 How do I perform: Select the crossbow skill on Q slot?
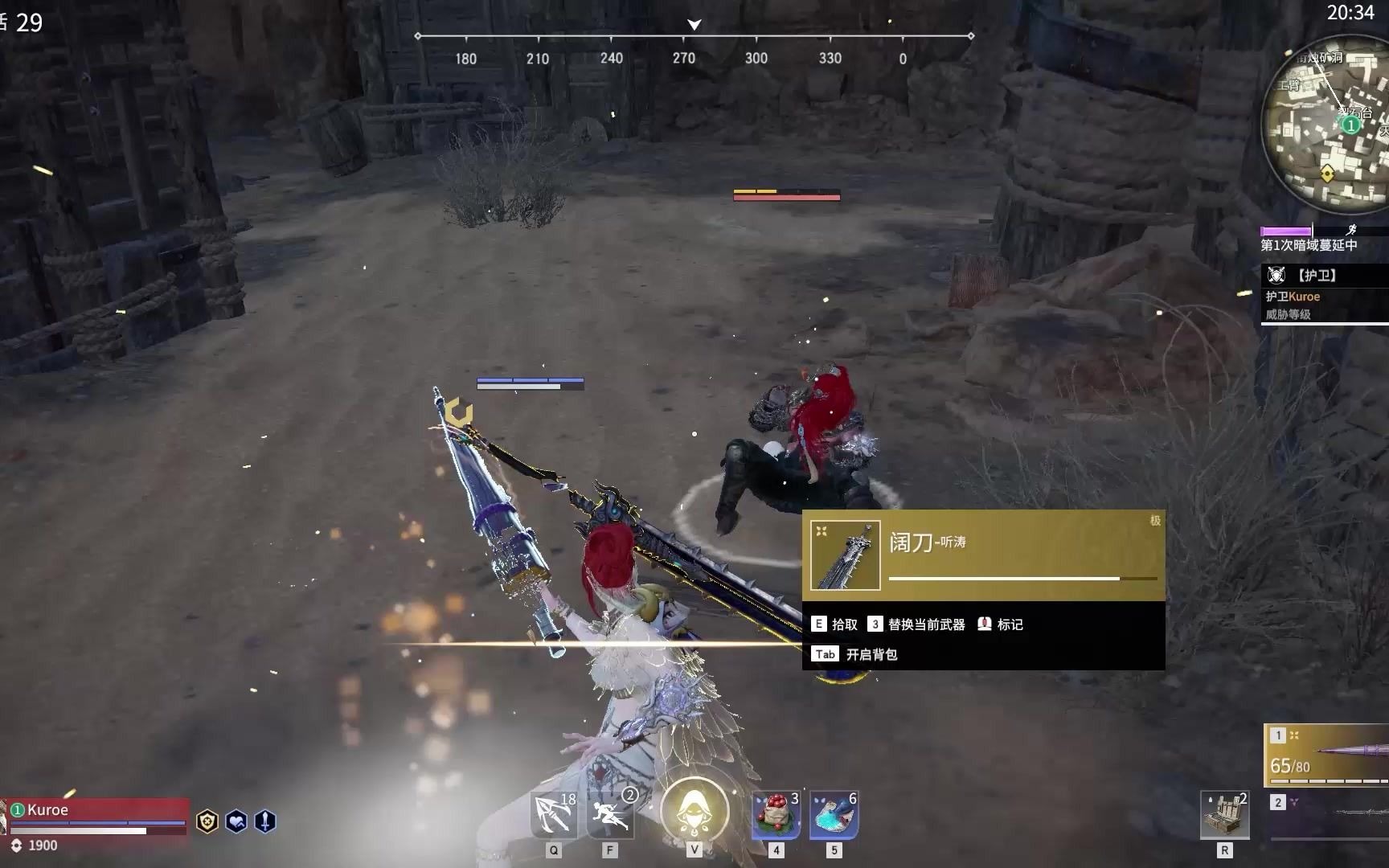tap(552, 814)
